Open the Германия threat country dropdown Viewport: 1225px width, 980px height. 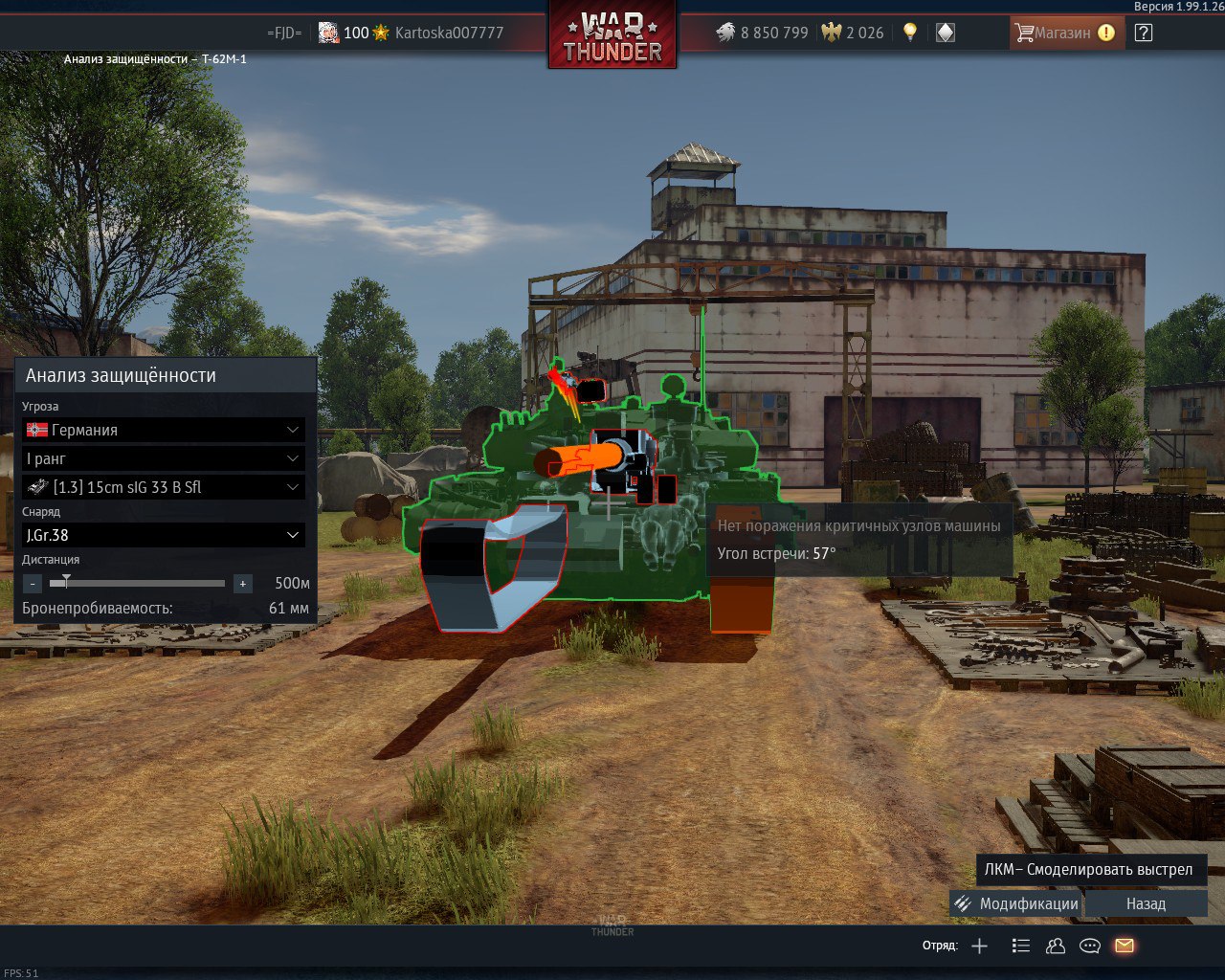(163, 431)
